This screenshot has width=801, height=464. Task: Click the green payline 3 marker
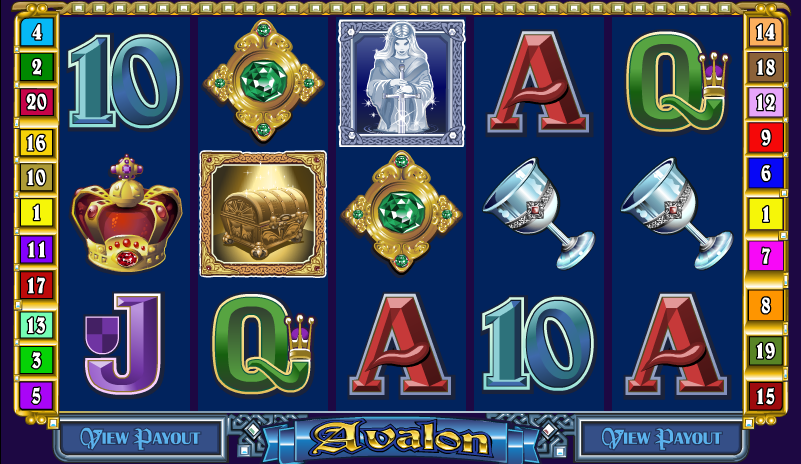coord(36,359)
